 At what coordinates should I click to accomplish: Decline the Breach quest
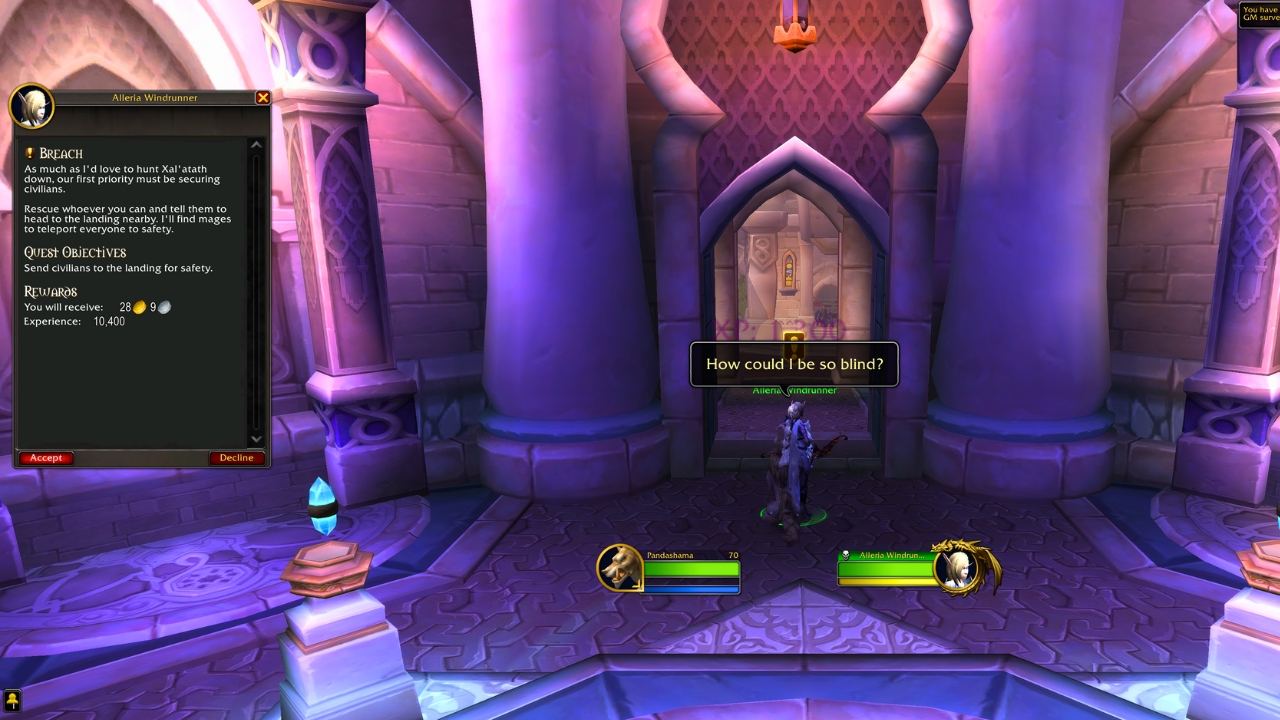[236, 457]
